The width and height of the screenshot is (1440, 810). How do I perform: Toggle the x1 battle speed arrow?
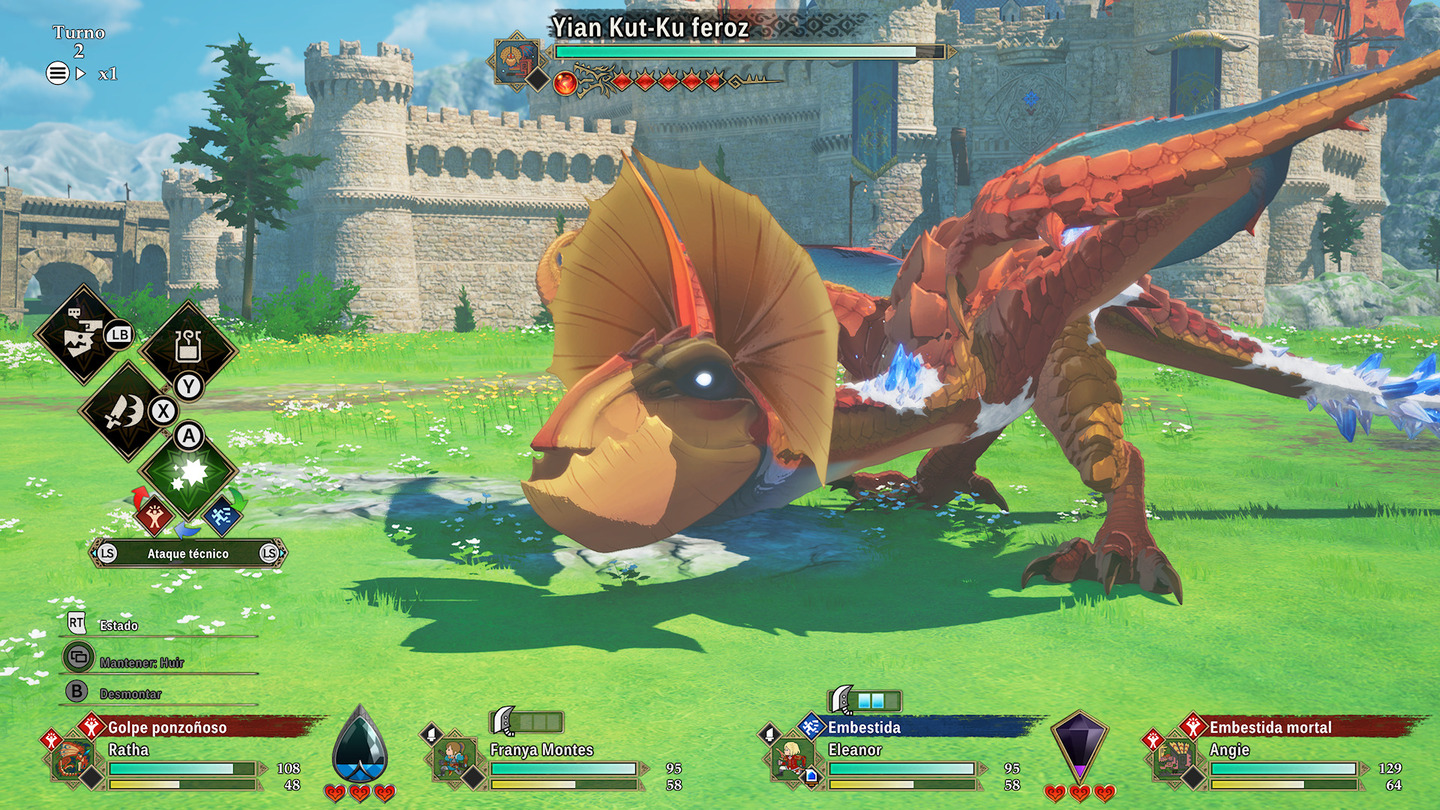[x=82, y=73]
